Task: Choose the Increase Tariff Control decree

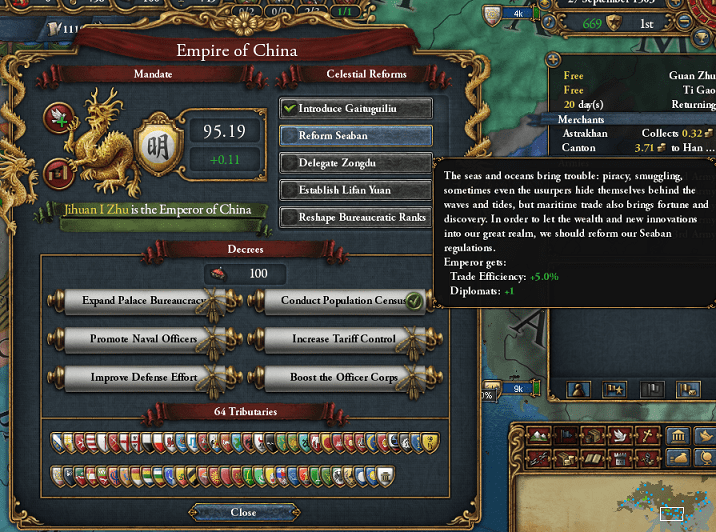Action: pos(338,339)
